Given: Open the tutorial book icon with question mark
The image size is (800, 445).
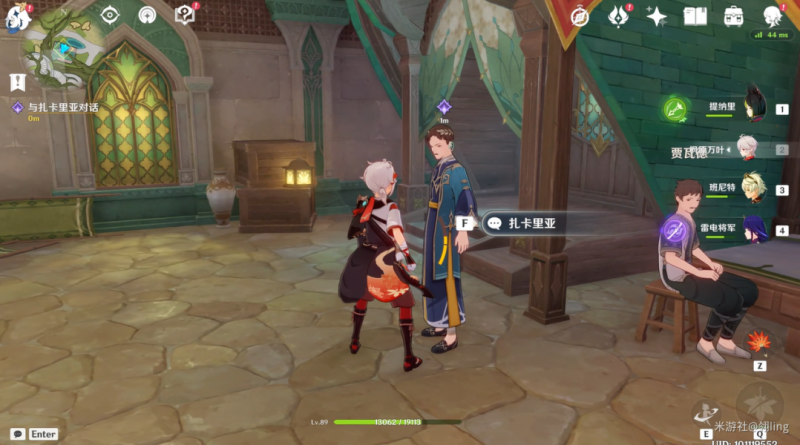Looking at the screenshot, I should pyautogui.click(x=184, y=15).
